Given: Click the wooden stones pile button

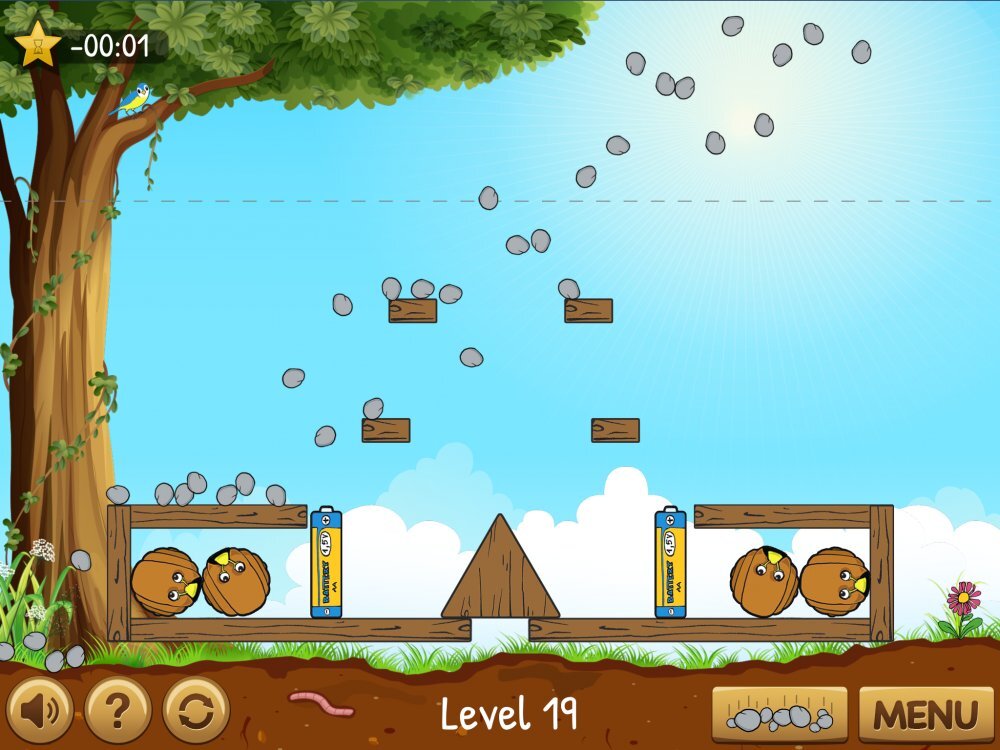Looking at the screenshot, I should coord(780,715).
